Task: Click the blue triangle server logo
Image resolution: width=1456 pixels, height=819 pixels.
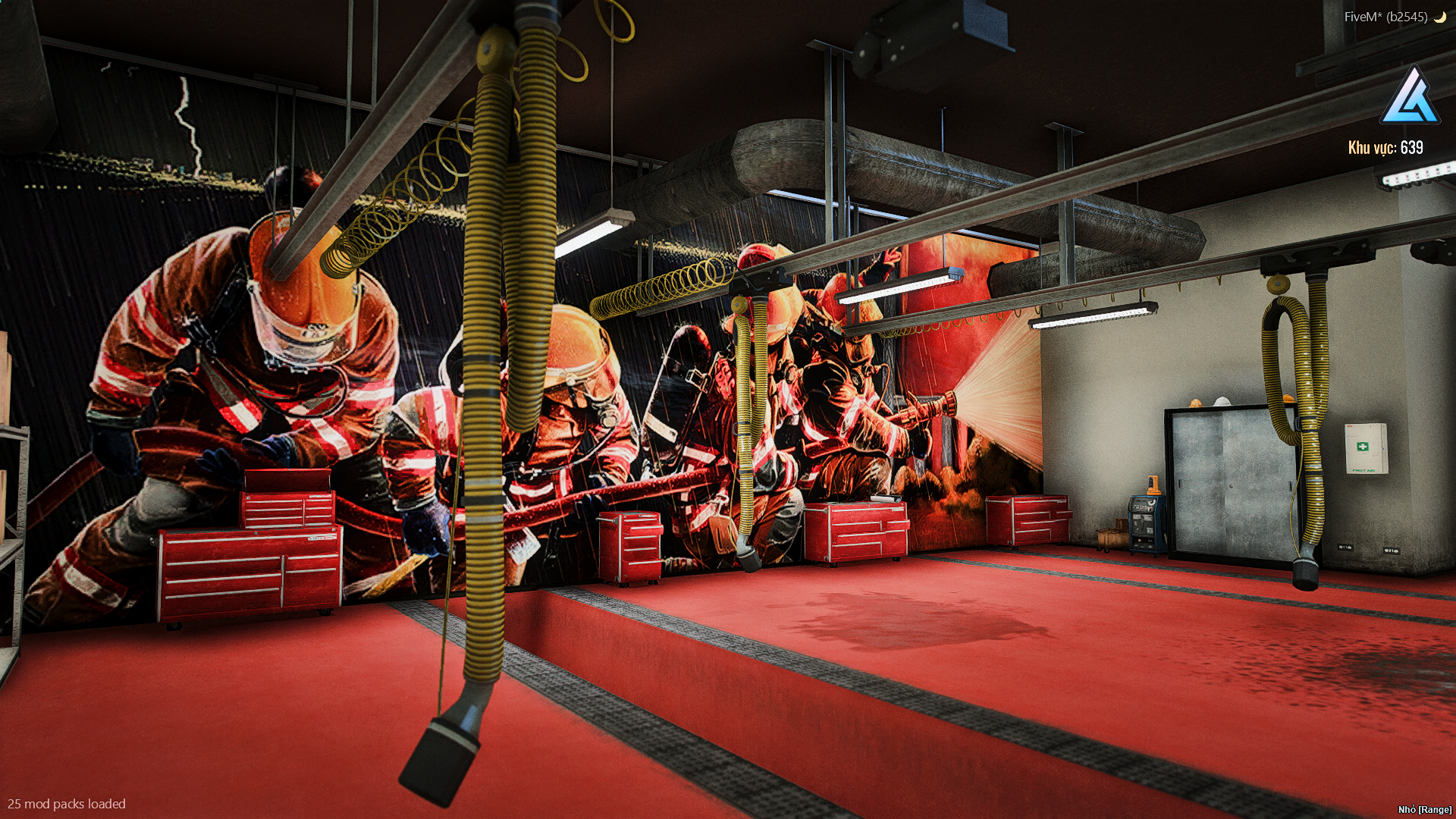Action: [x=1410, y=97]
